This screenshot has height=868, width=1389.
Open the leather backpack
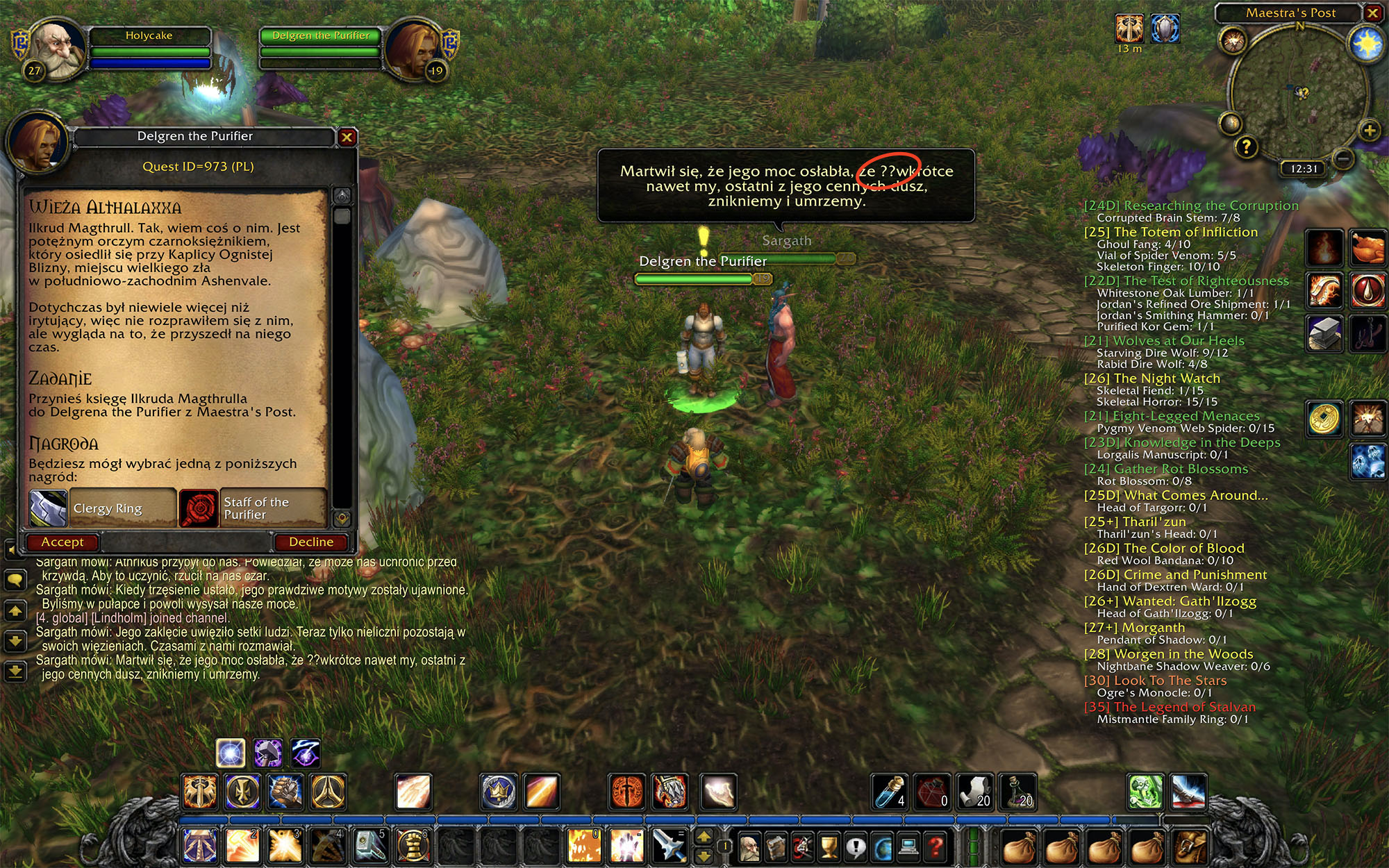tap(1190, 846)
